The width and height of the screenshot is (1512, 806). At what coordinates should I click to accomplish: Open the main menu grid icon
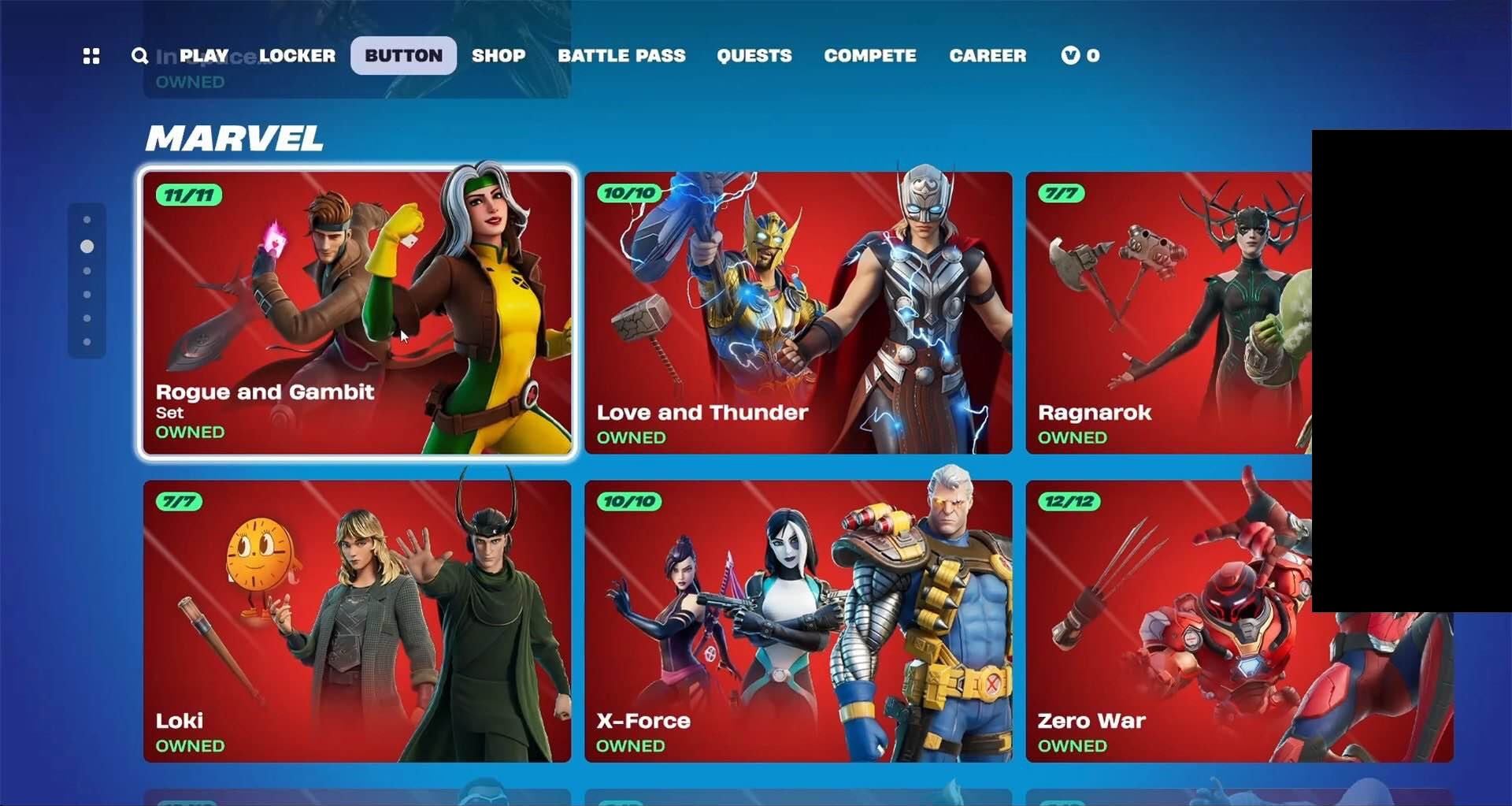tap(91, 56)
